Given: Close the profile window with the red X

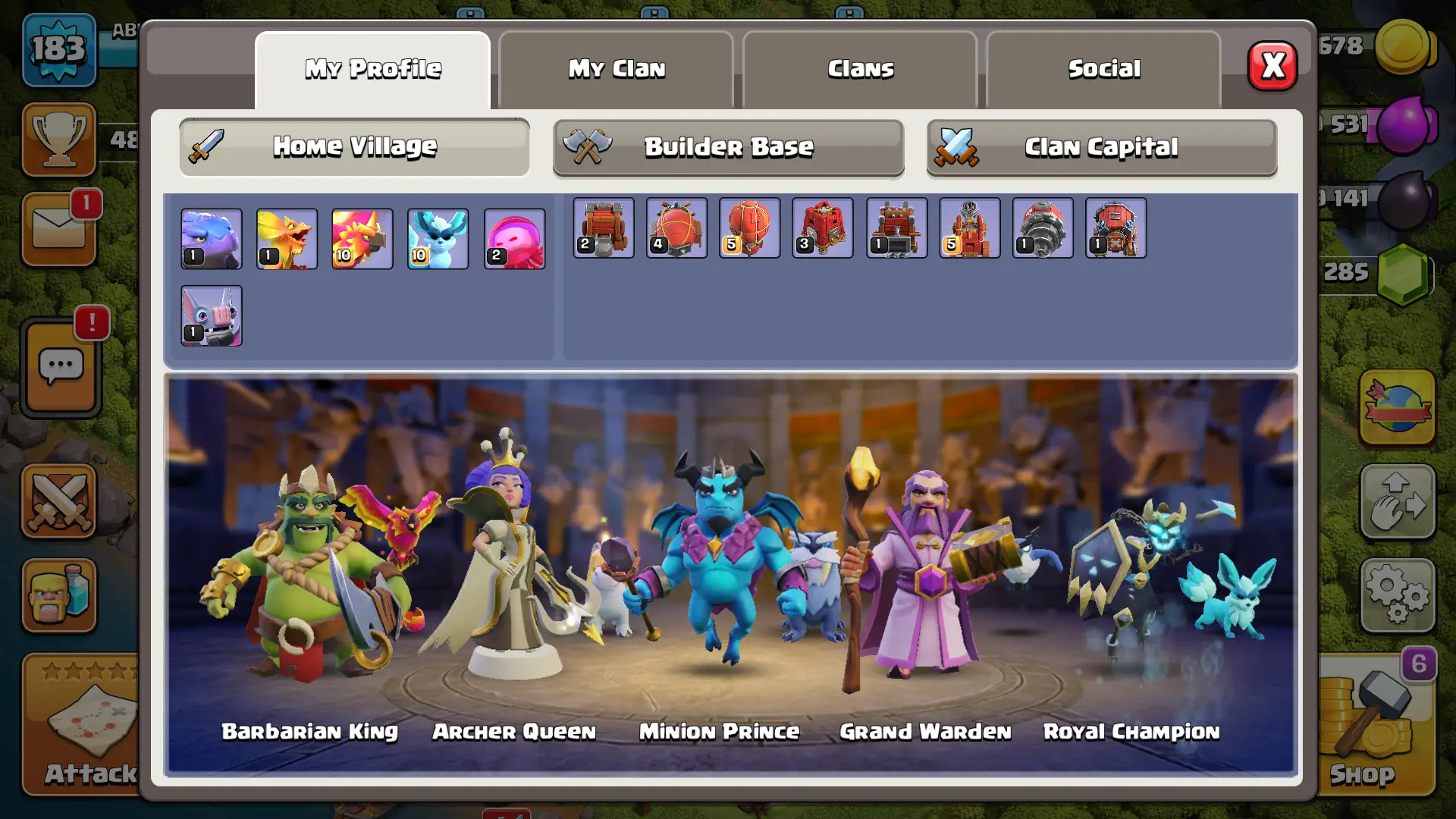Looking at the screenshot, I should tap(1272, 67).
